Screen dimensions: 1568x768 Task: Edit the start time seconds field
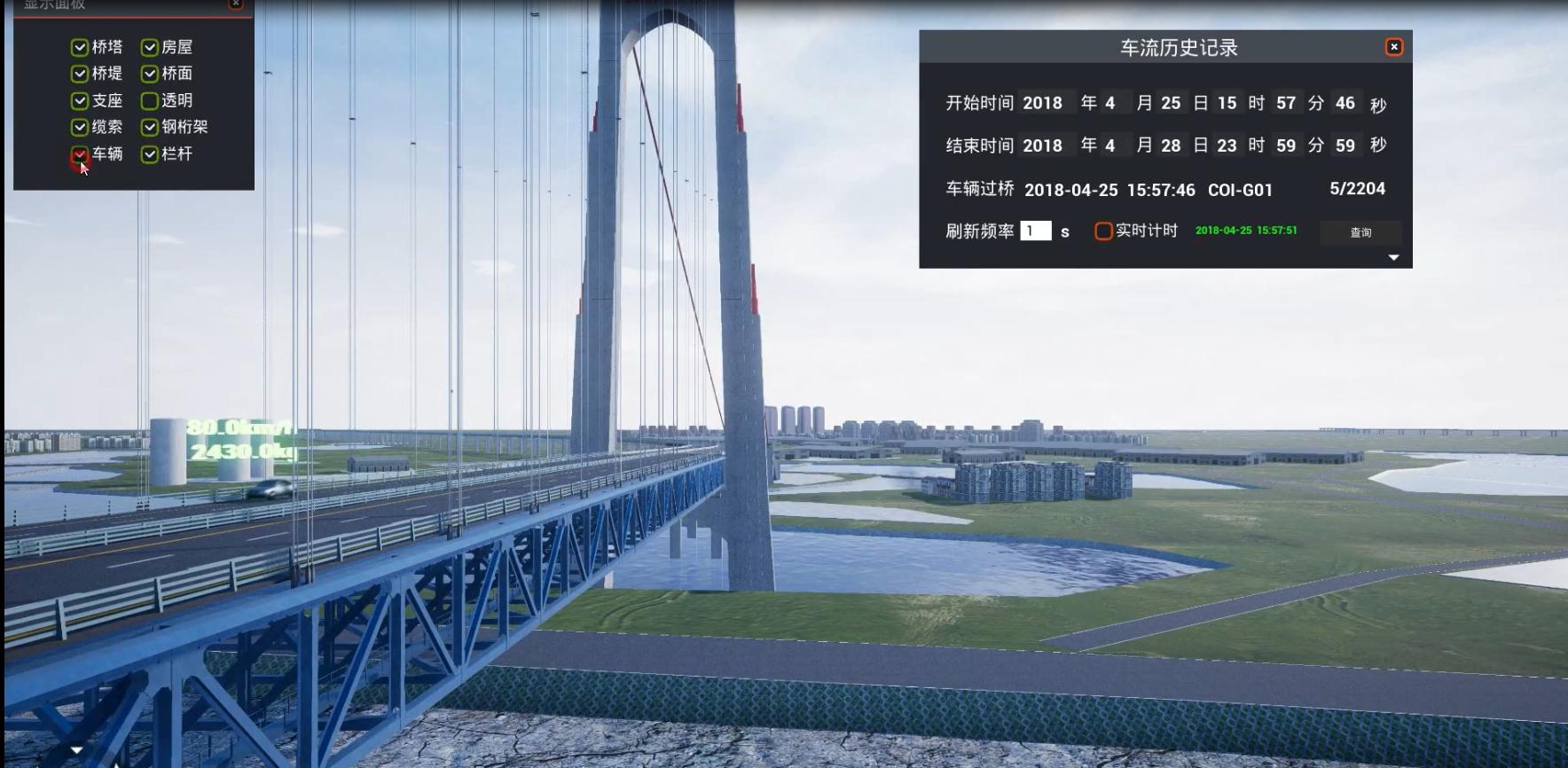1345,103
